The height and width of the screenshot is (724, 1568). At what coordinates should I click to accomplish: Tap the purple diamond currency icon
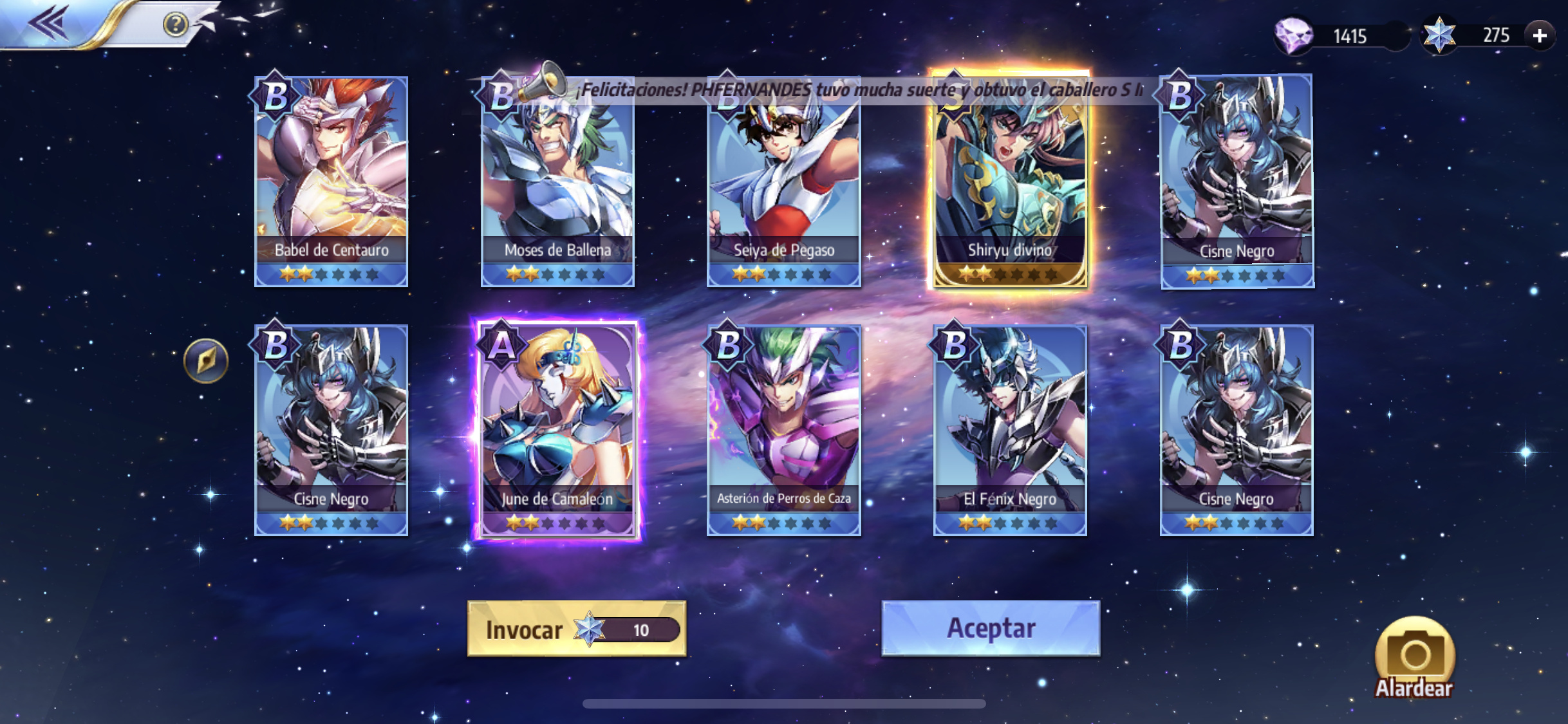click(x=1294, y=35)
